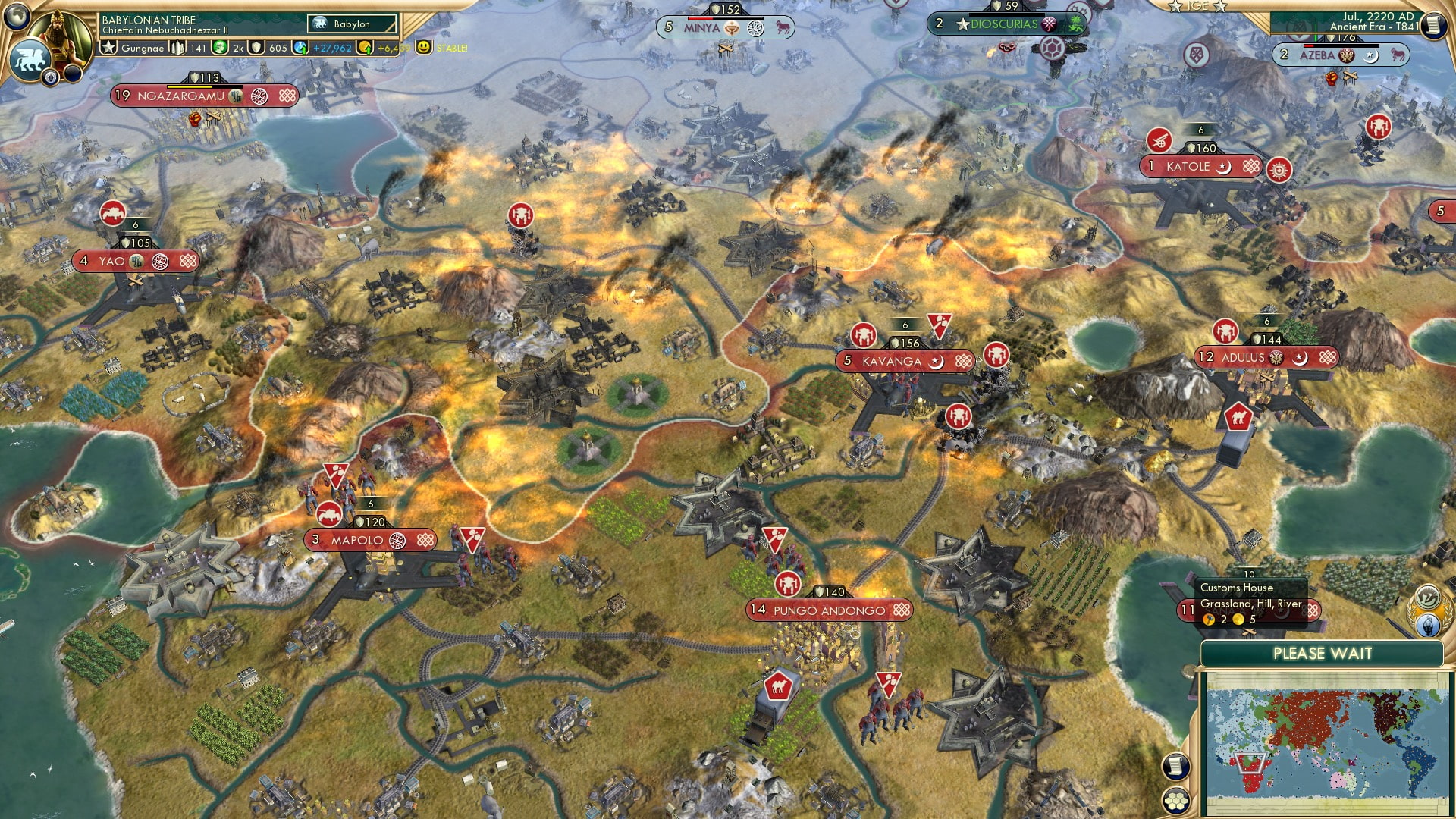Click the social policies star beside Gungnae

point(109,46)
